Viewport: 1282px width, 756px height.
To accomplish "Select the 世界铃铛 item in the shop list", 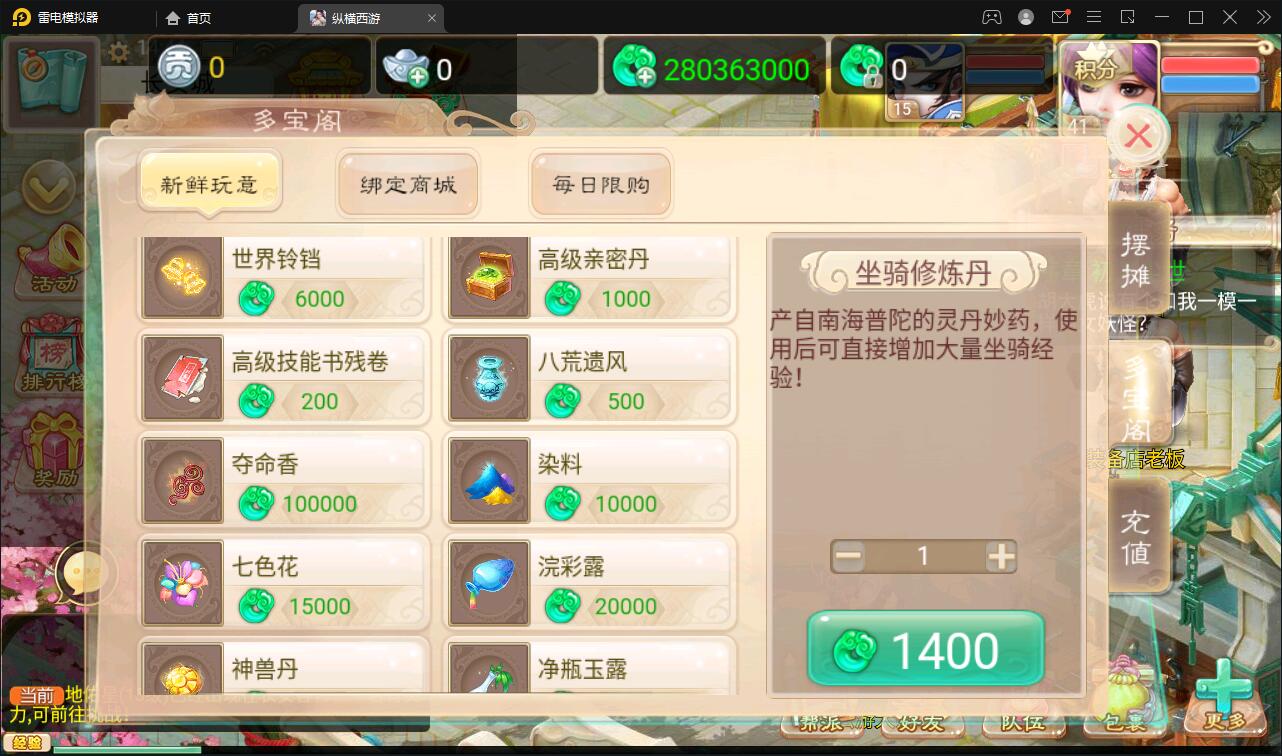I will [x=283, y=277].
